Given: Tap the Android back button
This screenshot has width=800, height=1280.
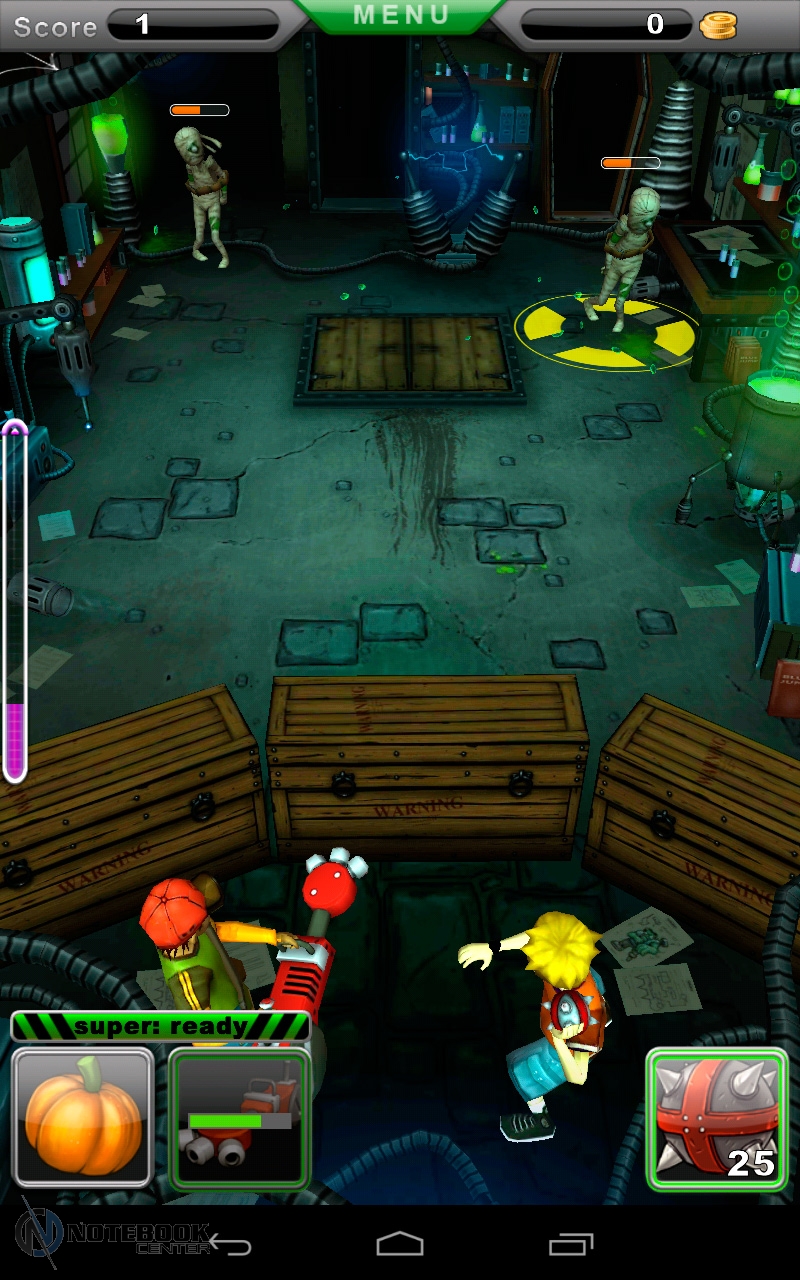Looking at the screenshot, I should (230, 1245).
